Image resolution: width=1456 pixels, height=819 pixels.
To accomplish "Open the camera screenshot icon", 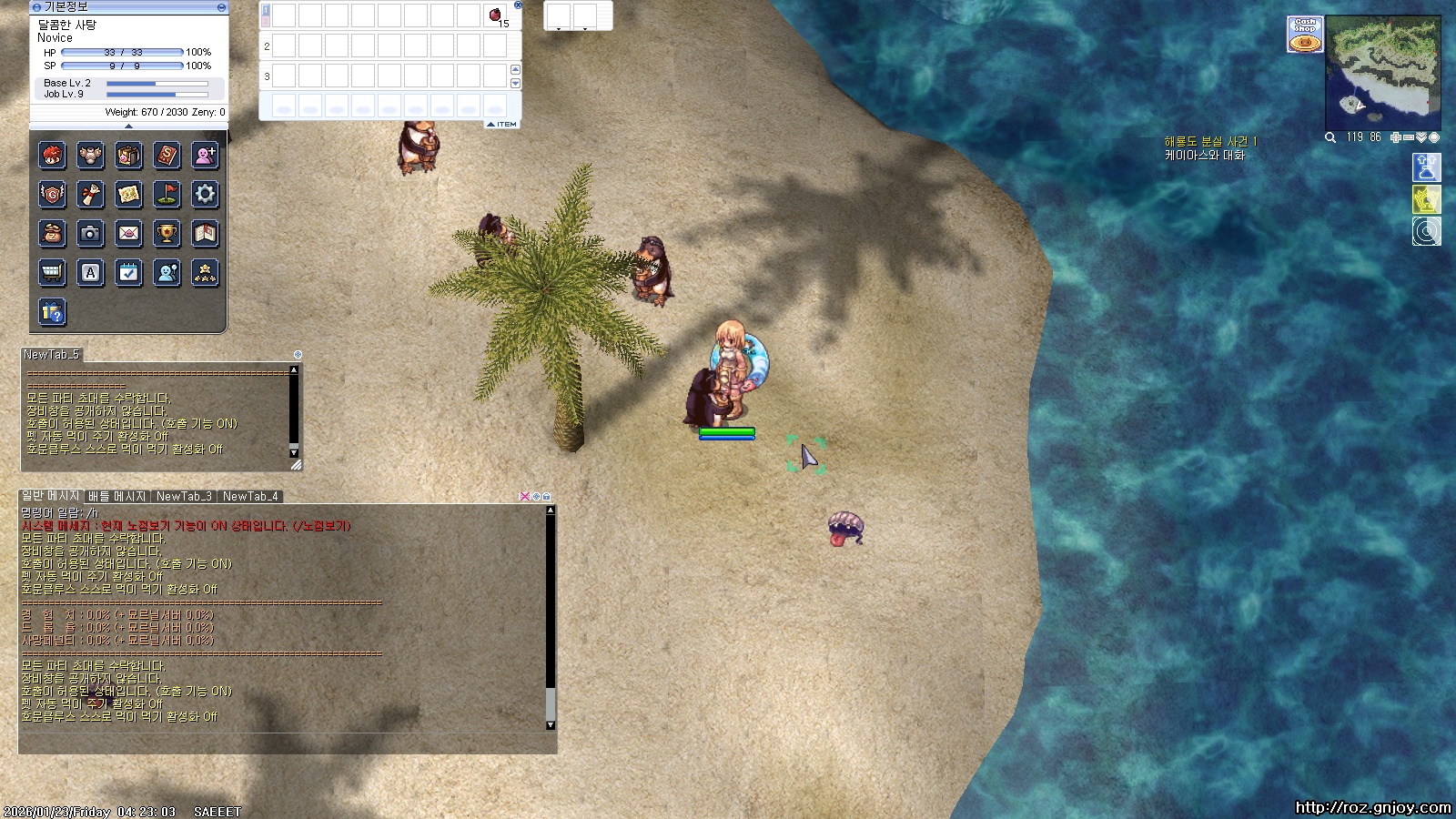I will 90,234.
